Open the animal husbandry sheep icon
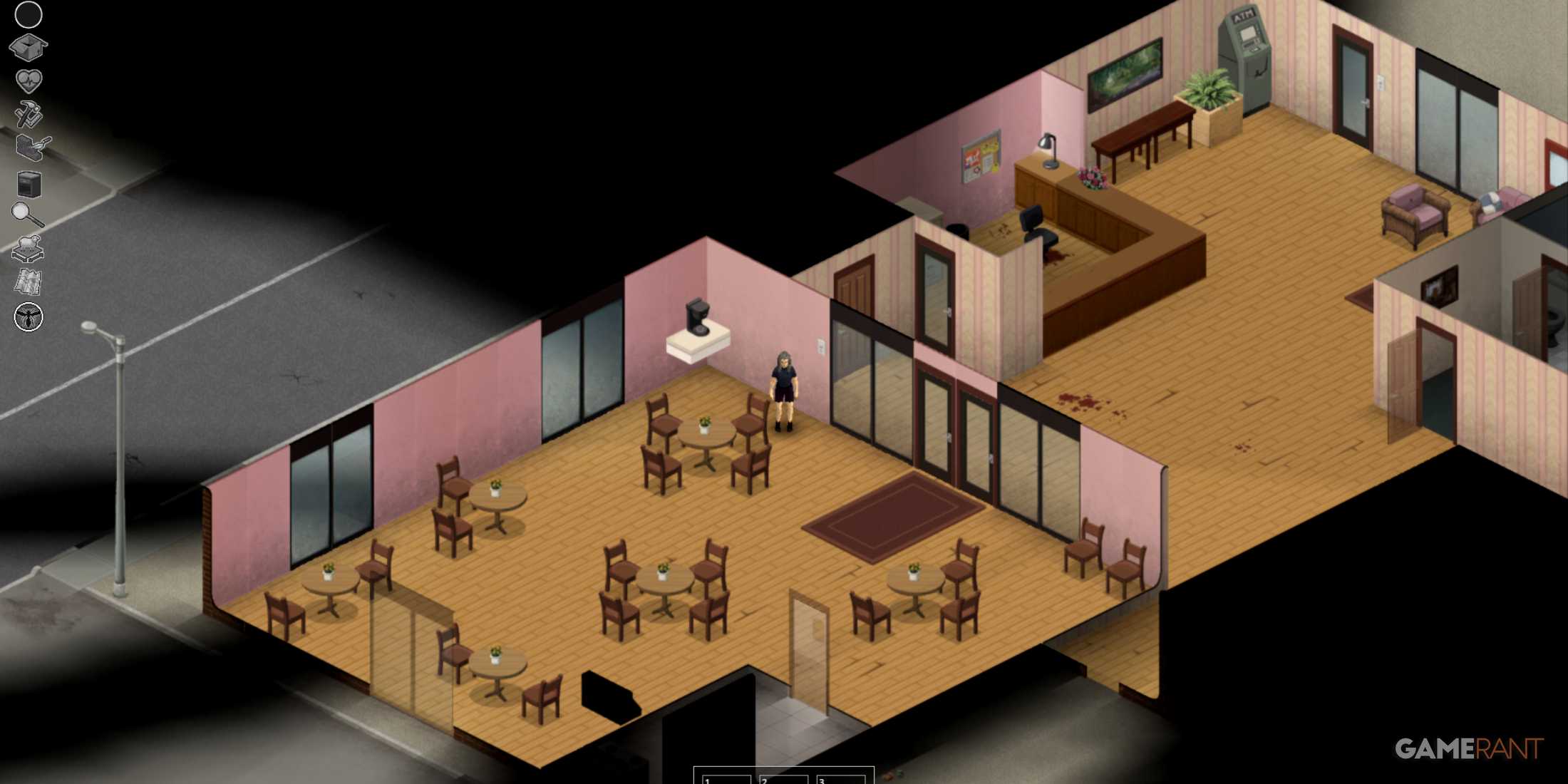Screen dimensions: 1568x784 point(27,246)
